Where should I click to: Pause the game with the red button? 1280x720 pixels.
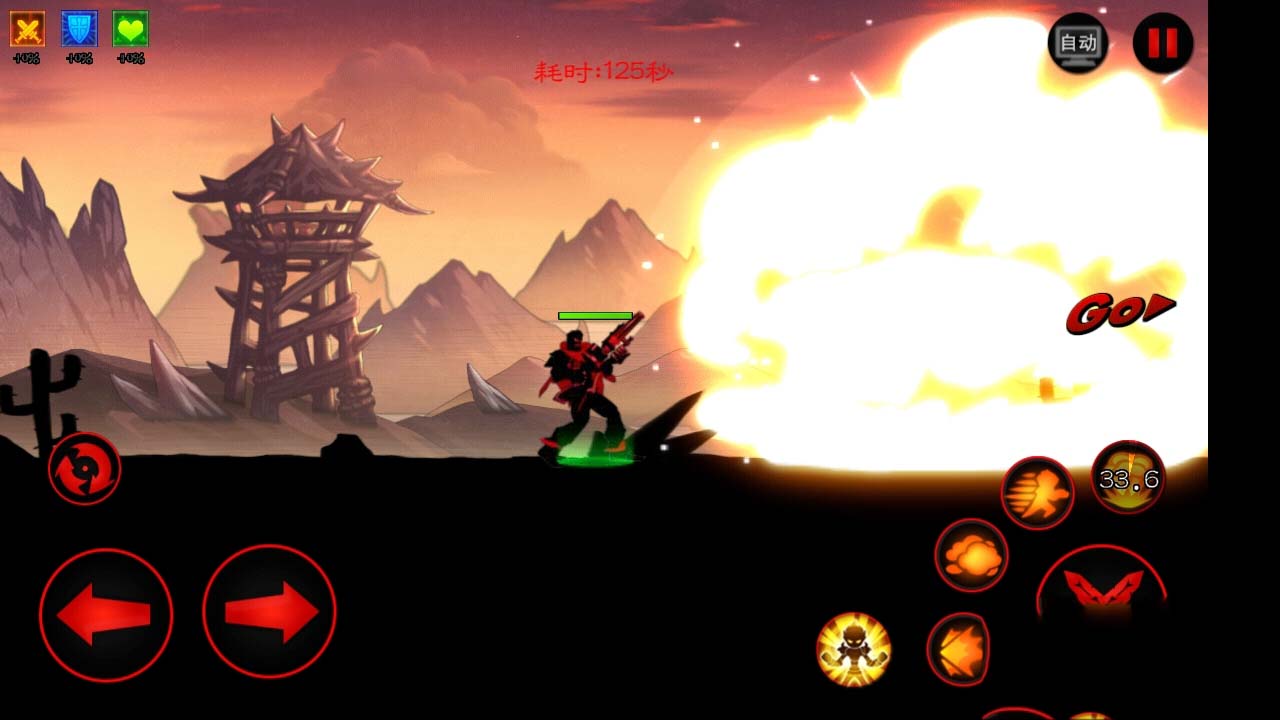click(1162, 43)
